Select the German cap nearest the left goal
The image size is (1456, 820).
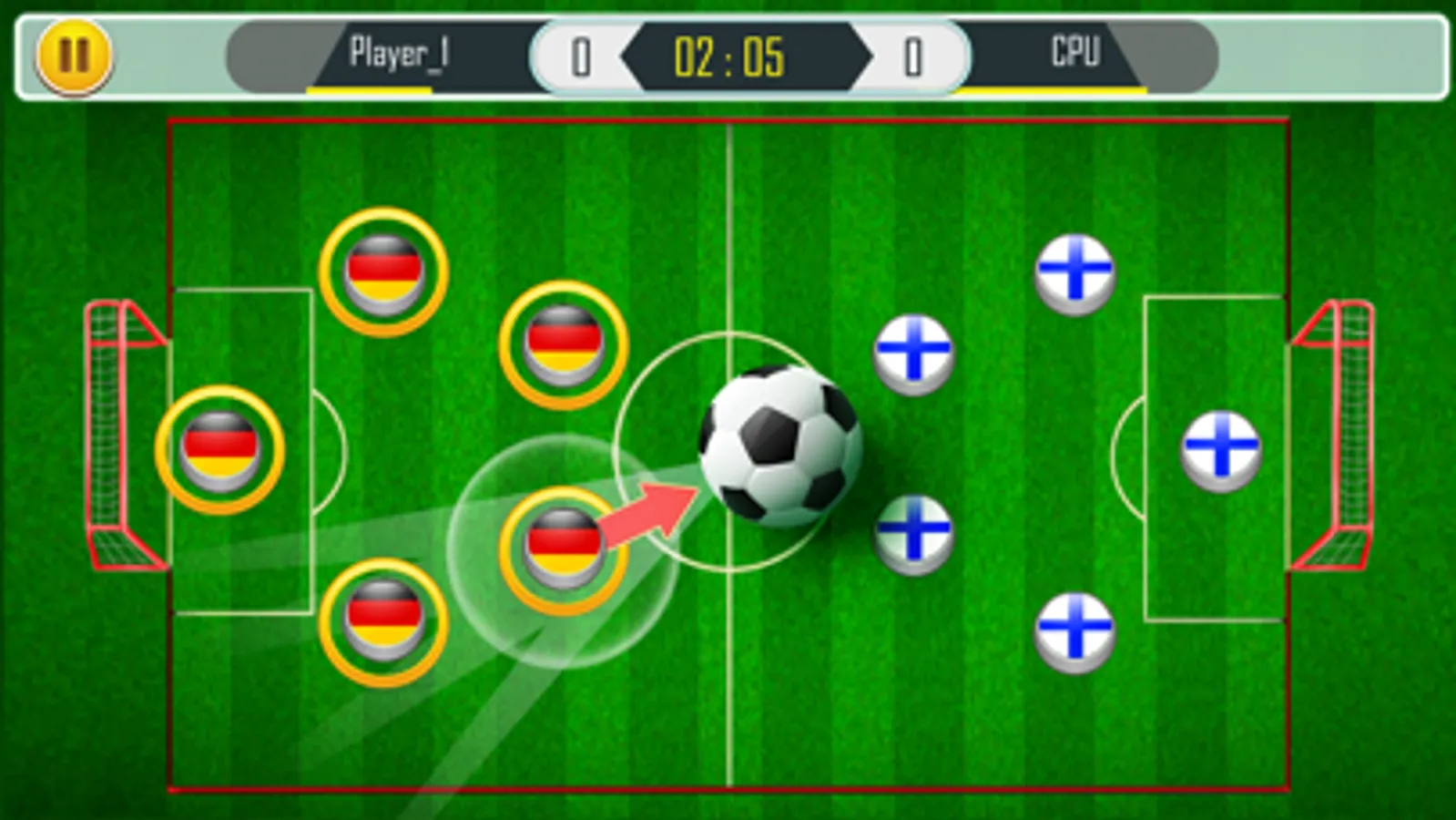point(222,446)
